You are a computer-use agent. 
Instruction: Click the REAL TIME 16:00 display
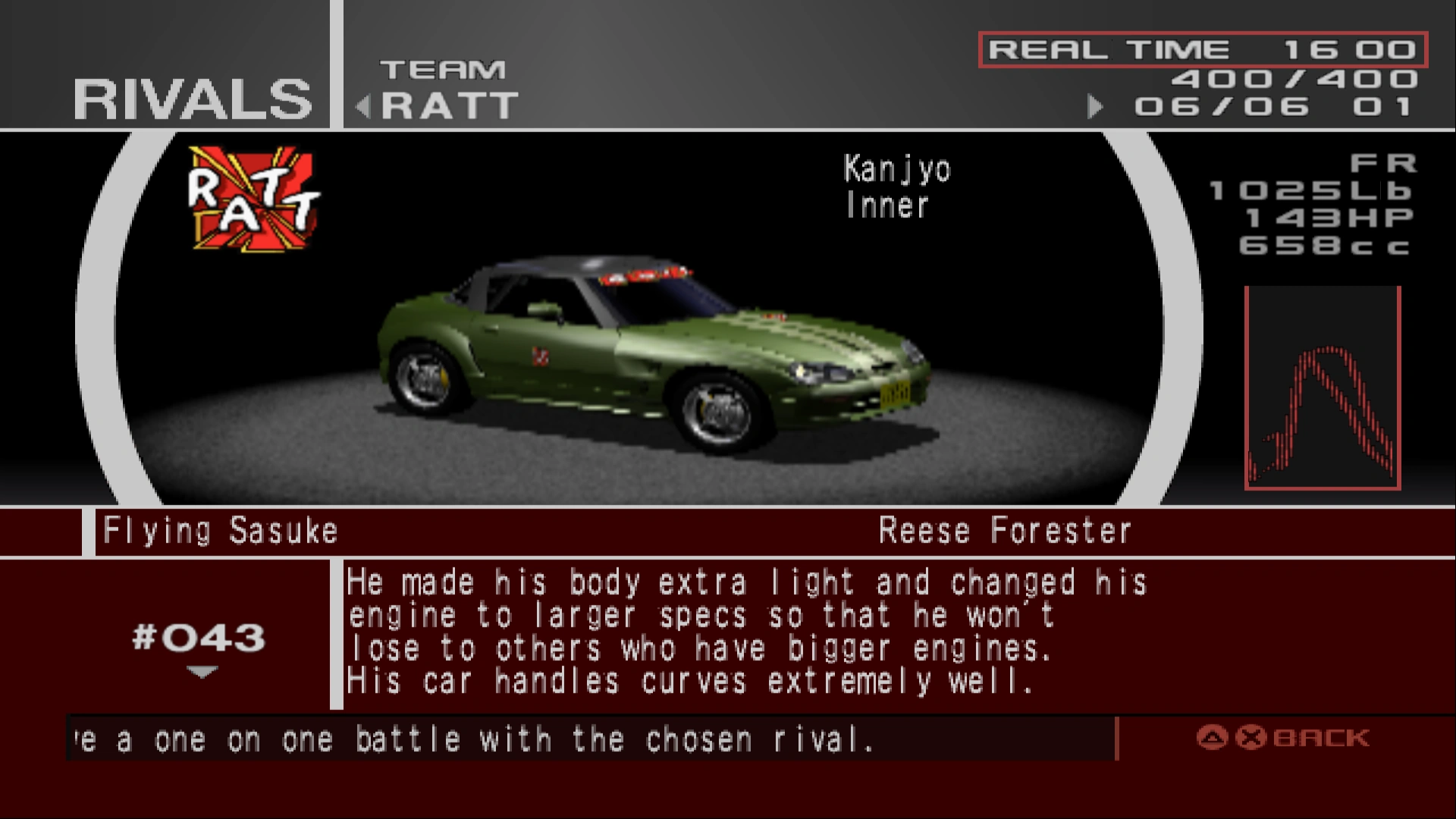(x=1203, y=49)
